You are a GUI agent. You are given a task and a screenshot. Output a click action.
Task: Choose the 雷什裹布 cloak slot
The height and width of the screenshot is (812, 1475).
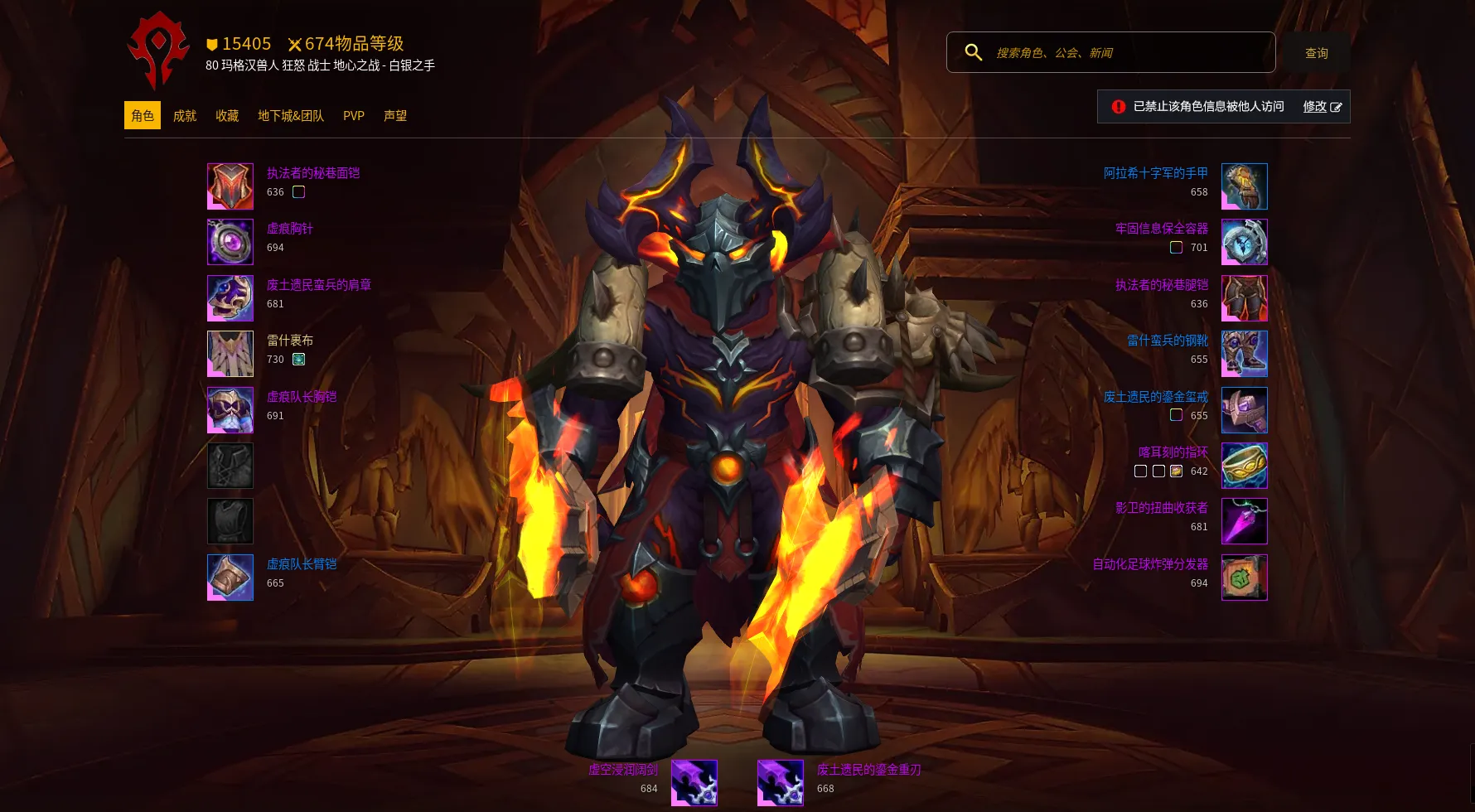click(x=230, y=354)
